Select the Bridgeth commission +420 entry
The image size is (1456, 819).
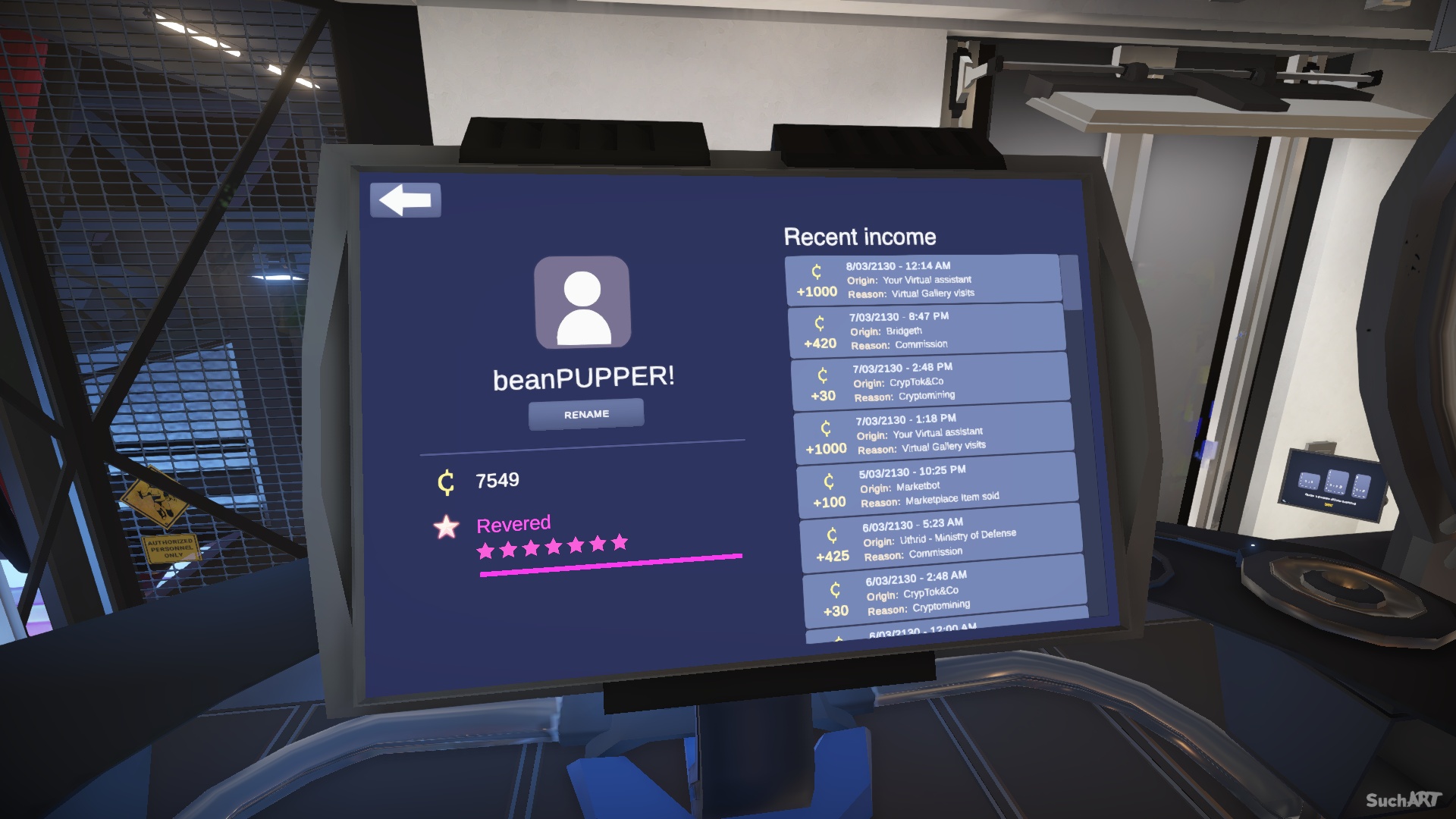(x=926, y=330)
